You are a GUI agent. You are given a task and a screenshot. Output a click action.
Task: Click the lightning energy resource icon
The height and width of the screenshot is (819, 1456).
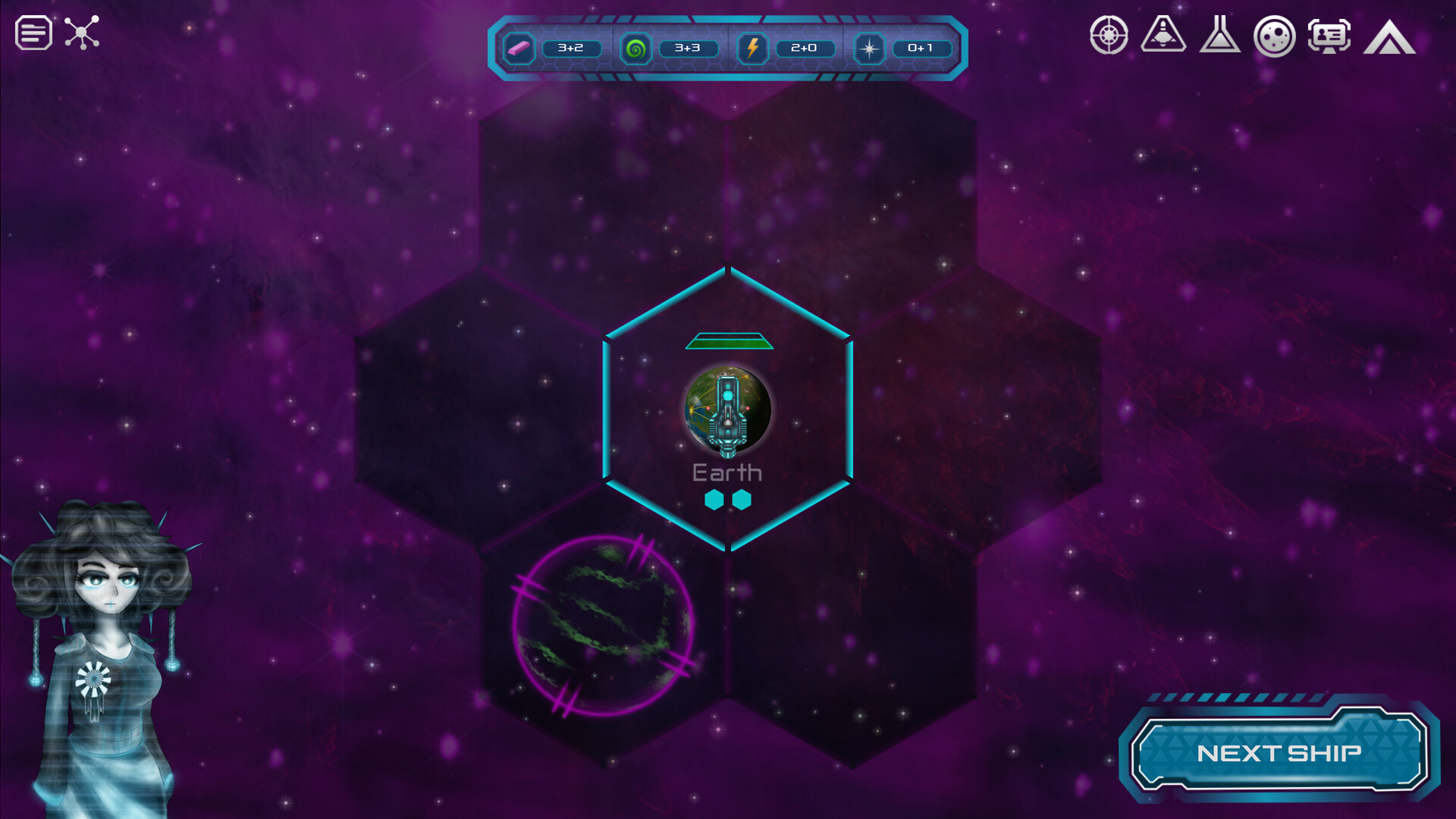[x=752, y=49]
